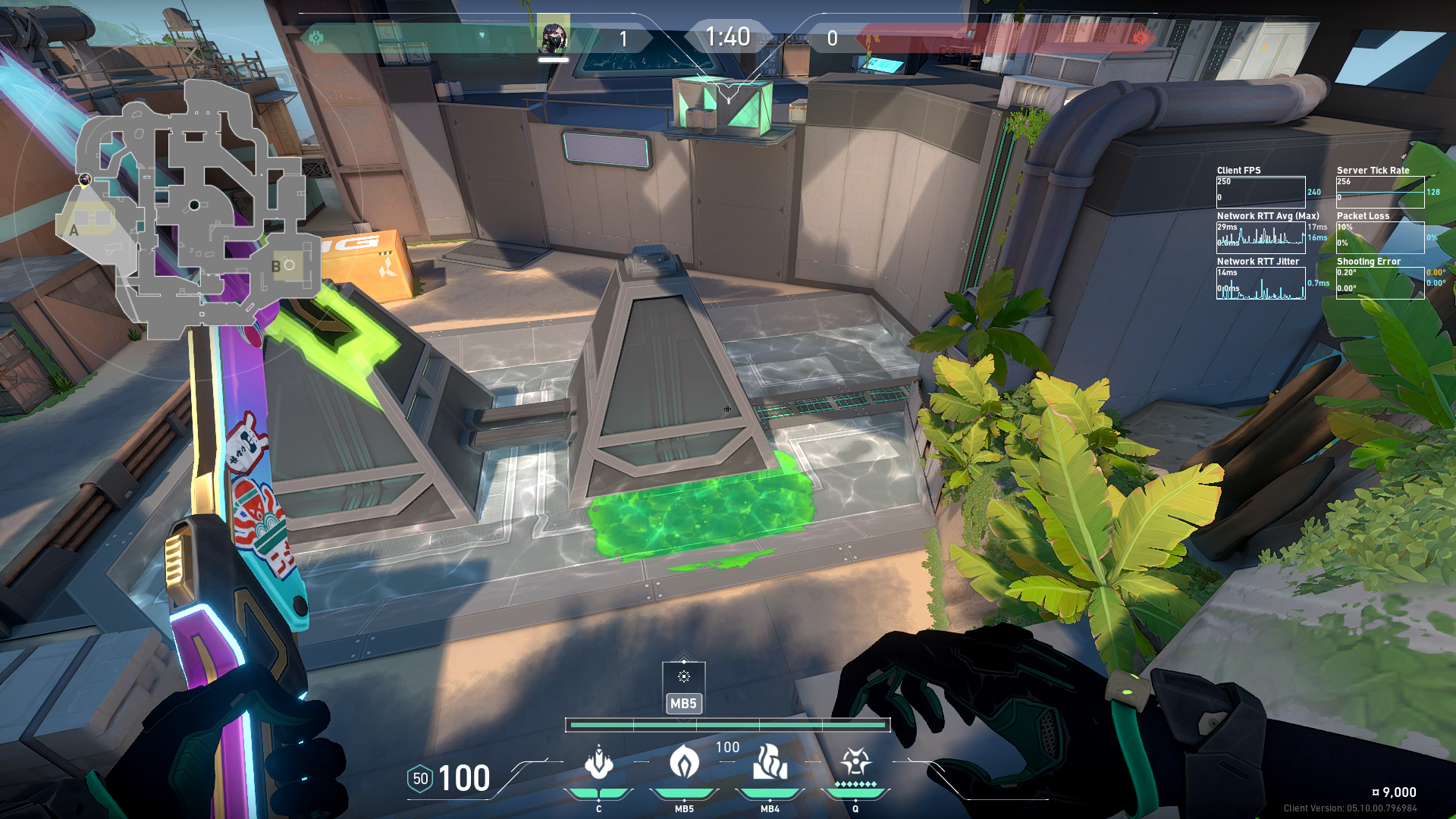Screen dimensions: 1456x819
Task: Select the B site marker on minimap
Action: click(276, 266)
